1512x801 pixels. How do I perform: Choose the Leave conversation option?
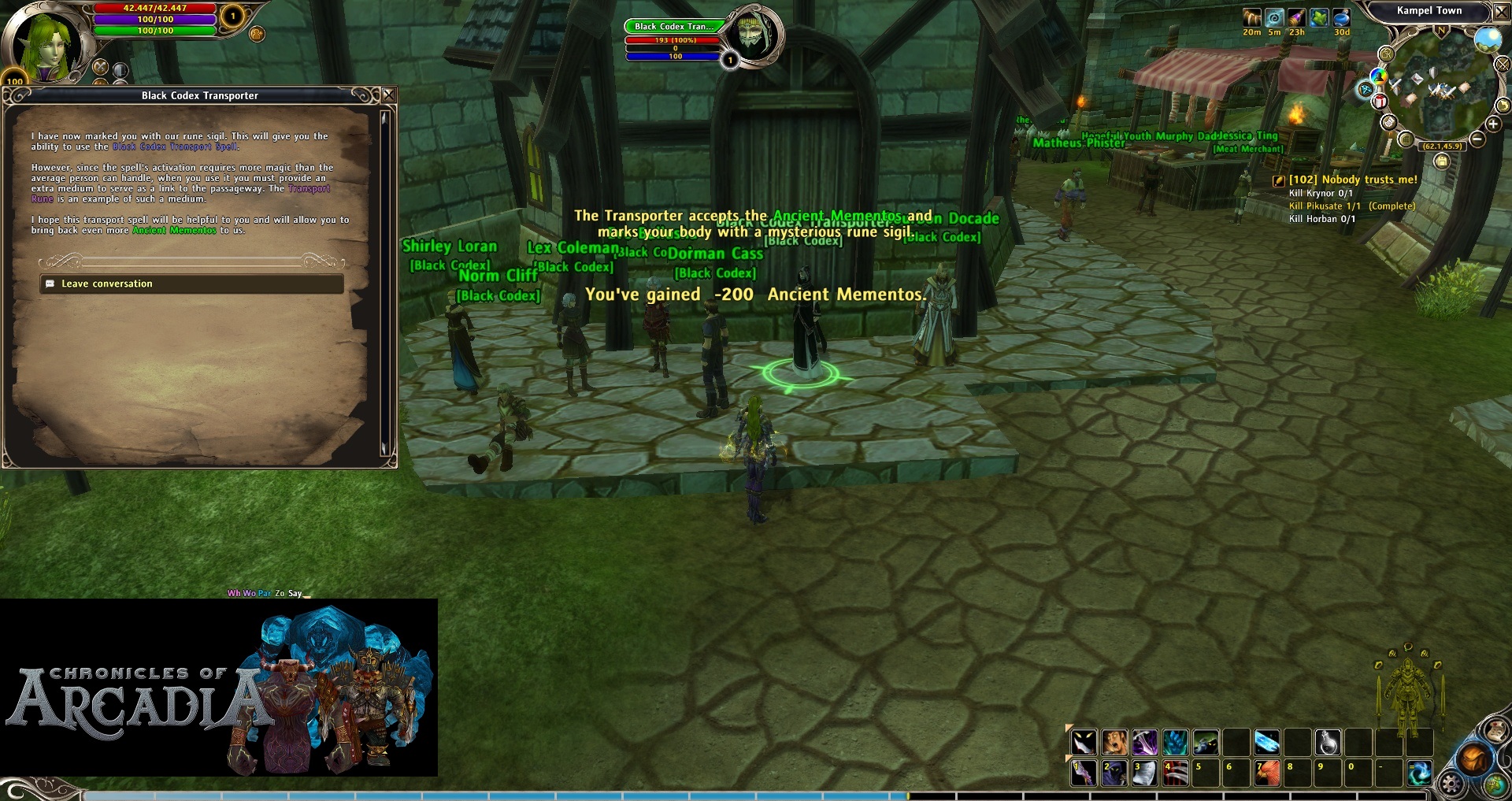click(x=107, y=284)
